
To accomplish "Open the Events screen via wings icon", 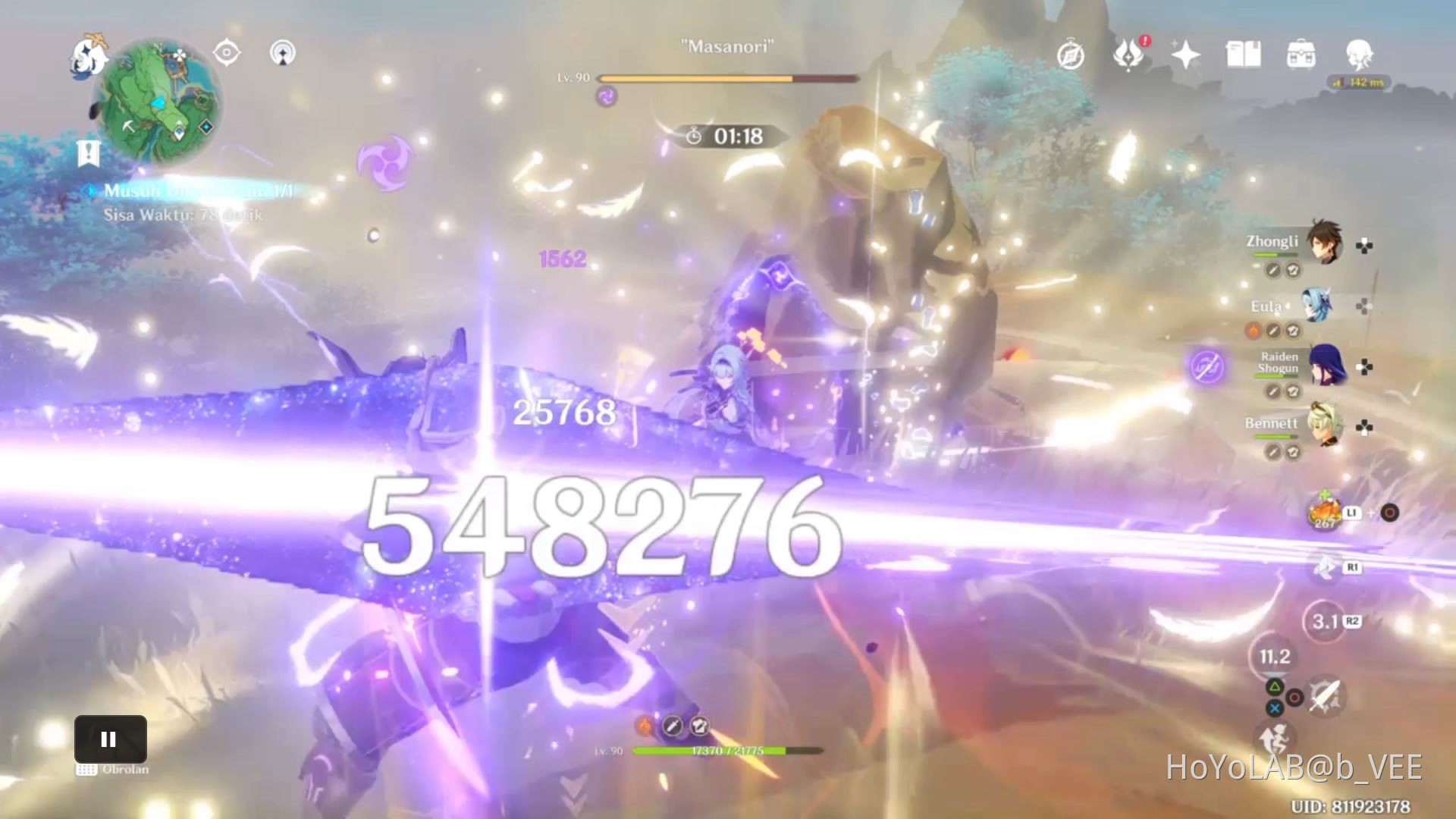I will click(1129, 55).
